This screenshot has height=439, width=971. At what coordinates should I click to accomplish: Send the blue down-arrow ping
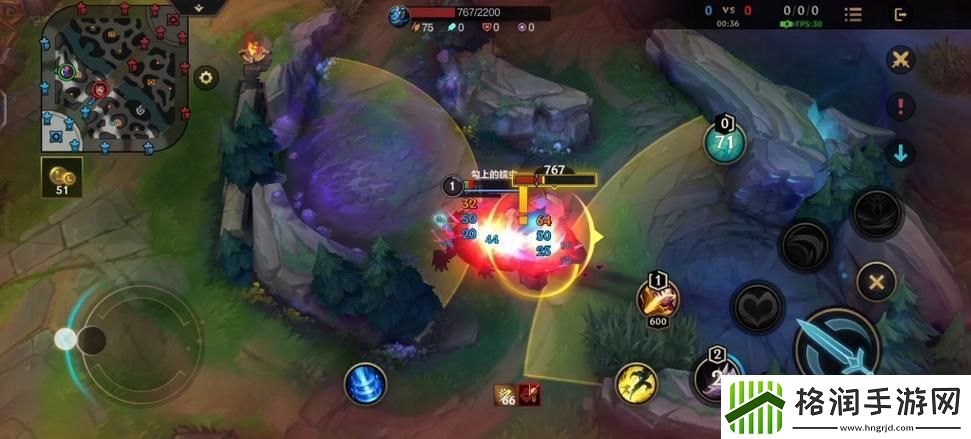[x=901, y=153]
